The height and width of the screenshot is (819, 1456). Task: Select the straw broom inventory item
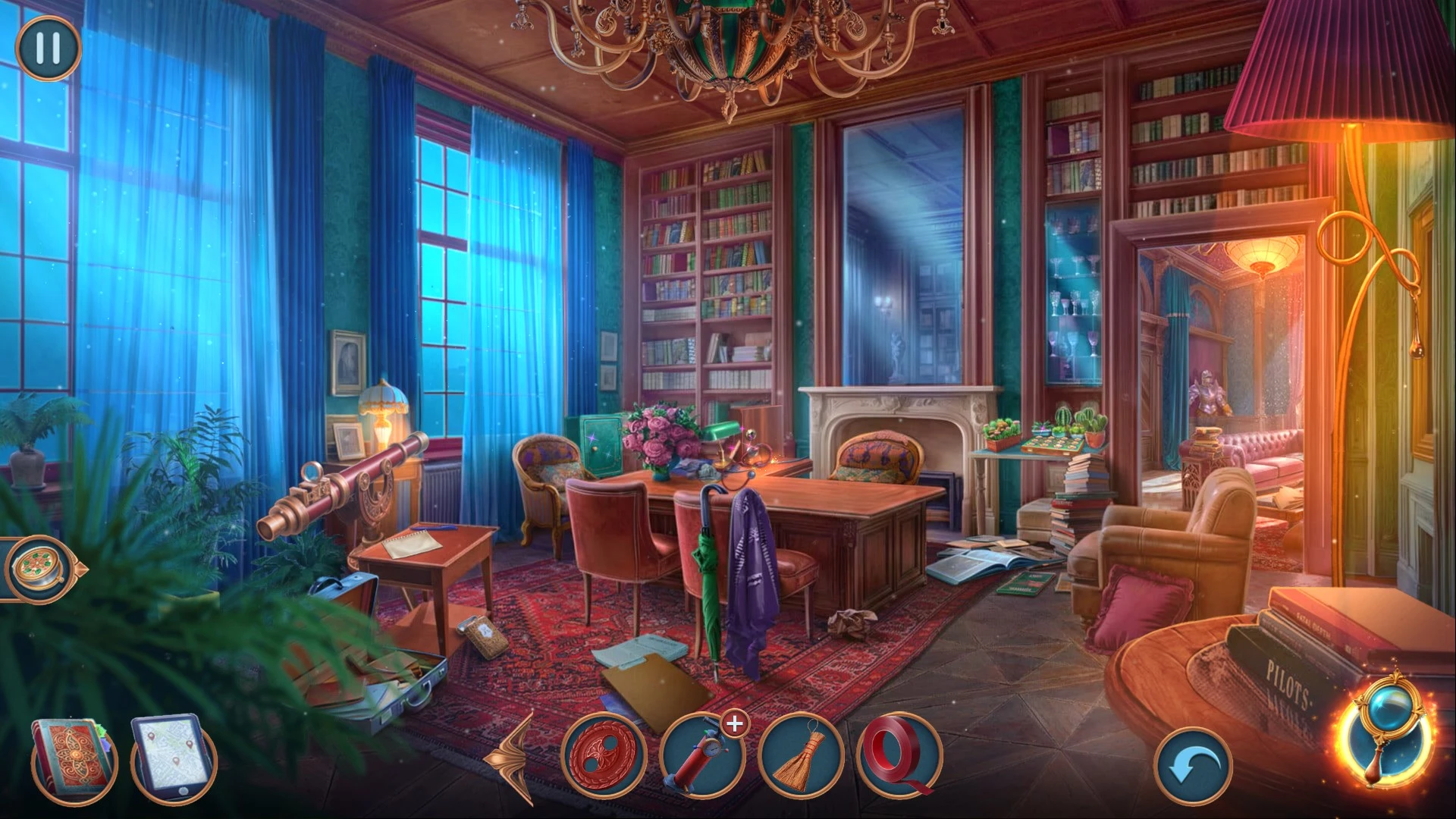click(801, 757)
